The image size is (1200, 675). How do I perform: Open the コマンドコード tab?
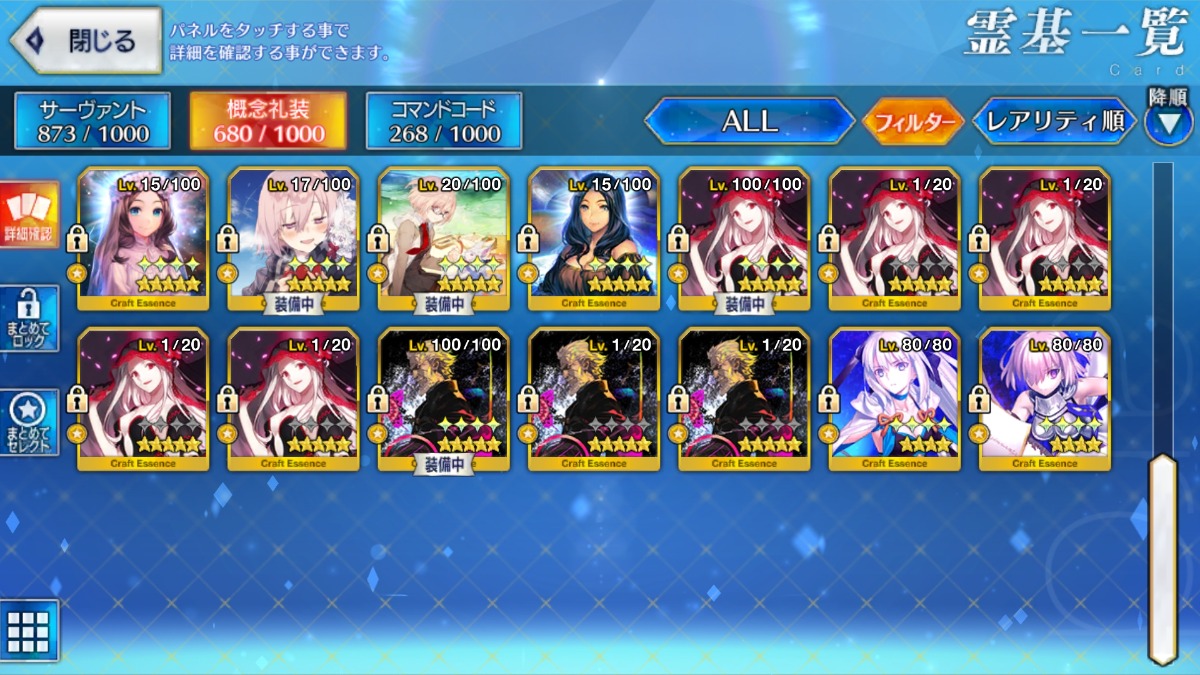(x=445, y=121)
